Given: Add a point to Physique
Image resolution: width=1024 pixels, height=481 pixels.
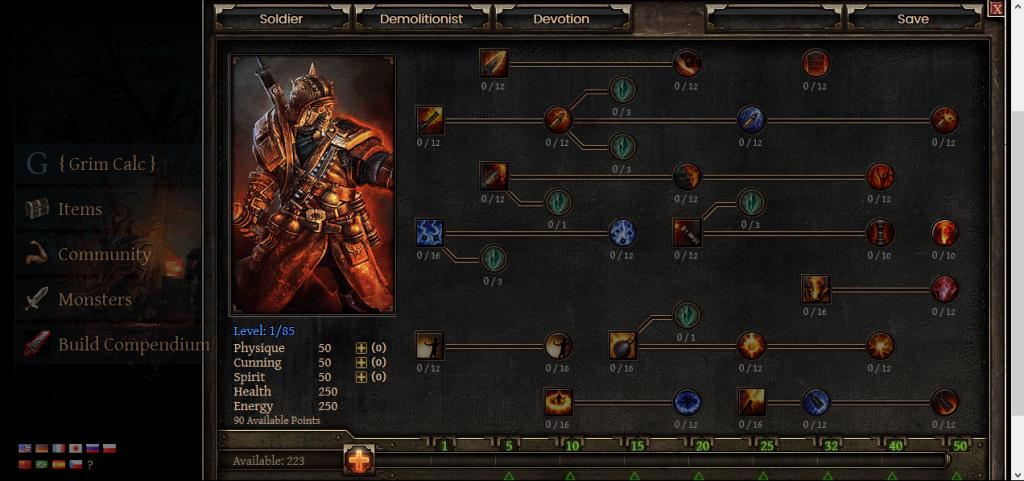Looking at the screenshot, I should tap(361, 348).
